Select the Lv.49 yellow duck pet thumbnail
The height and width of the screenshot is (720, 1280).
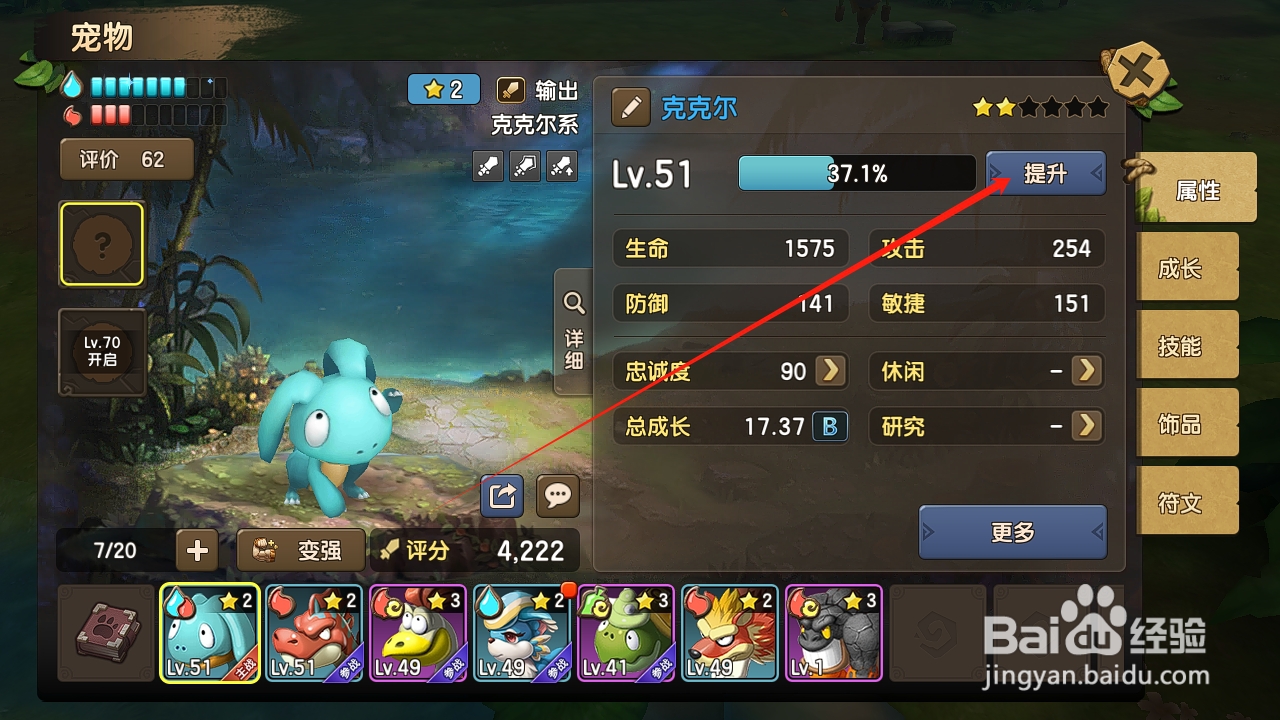[x=418, y=633]
